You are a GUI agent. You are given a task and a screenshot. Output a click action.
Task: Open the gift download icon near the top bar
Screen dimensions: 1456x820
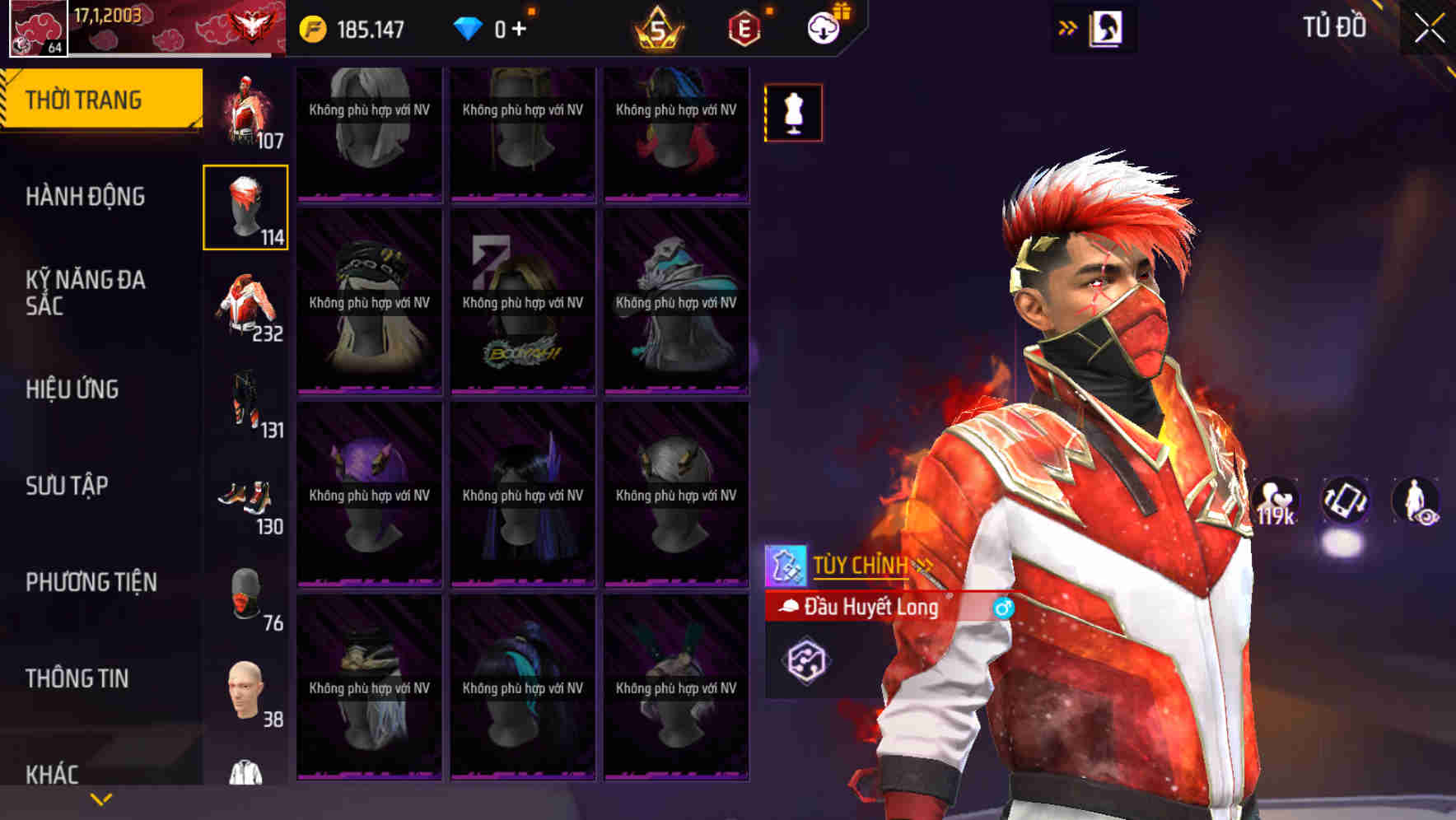click(823, 26)
